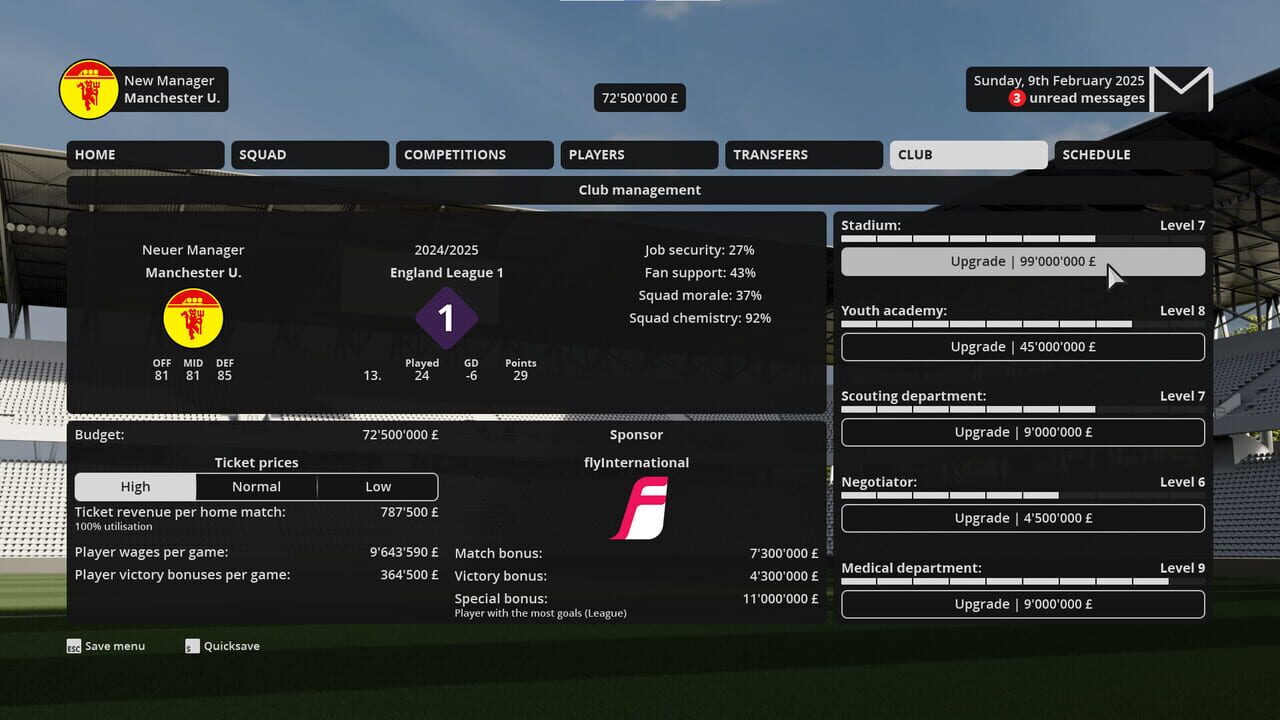
Task: Click the Quicksave icon at the bottom
Action: pos(191,645)
